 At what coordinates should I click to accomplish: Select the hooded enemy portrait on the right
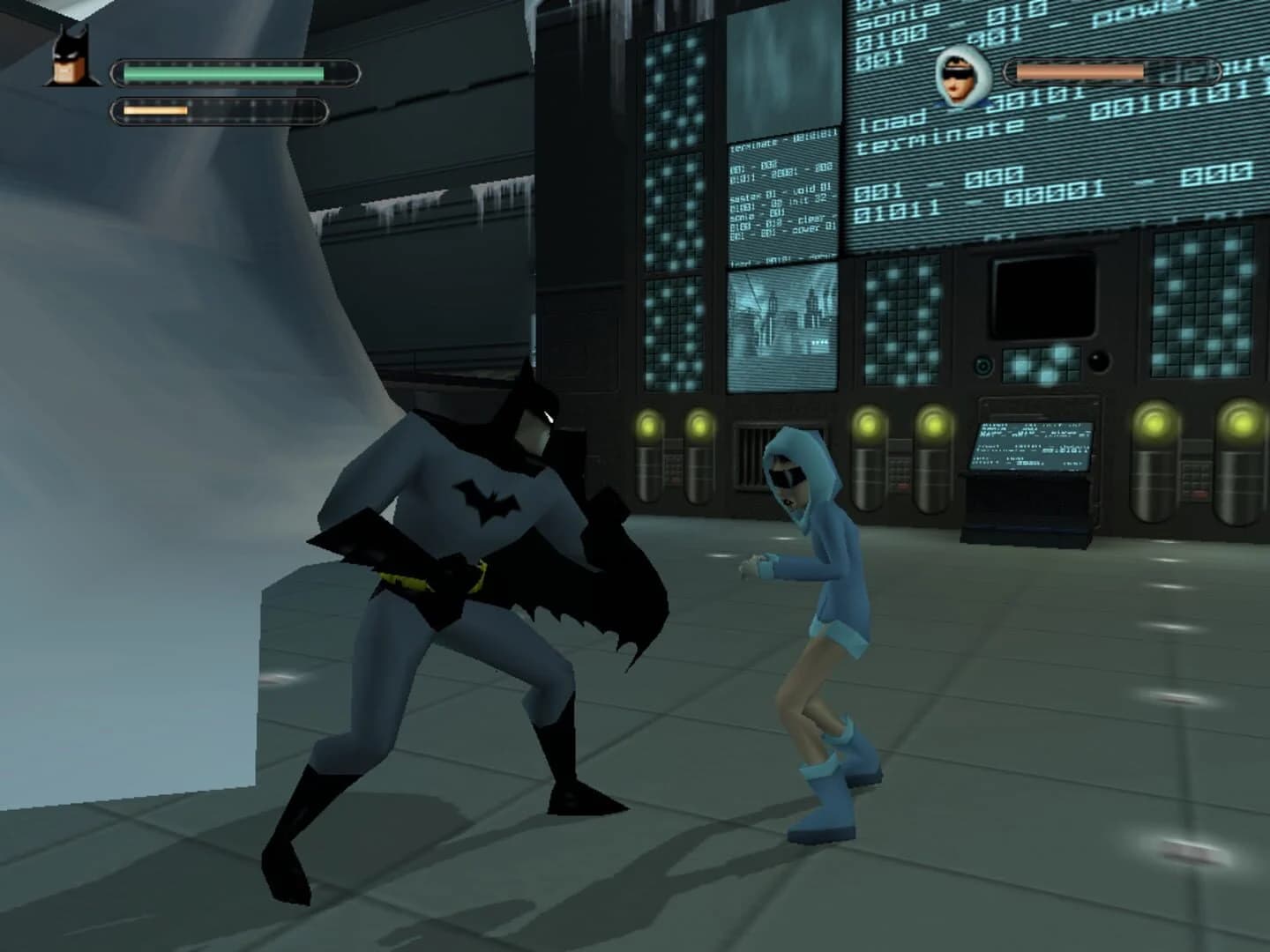click(961, 79)
